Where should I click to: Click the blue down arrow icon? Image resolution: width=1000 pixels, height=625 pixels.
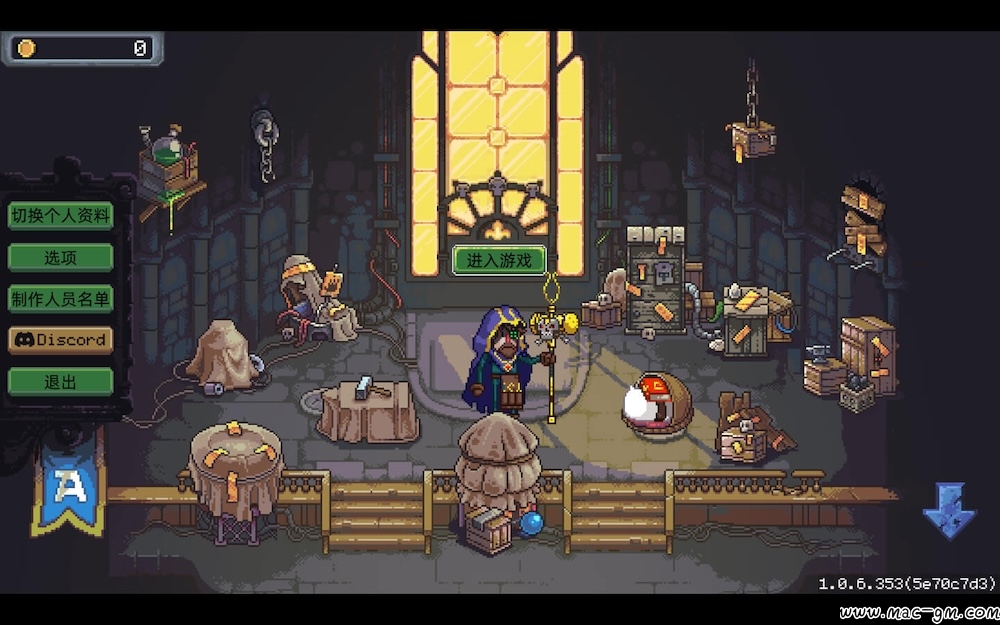948,510
